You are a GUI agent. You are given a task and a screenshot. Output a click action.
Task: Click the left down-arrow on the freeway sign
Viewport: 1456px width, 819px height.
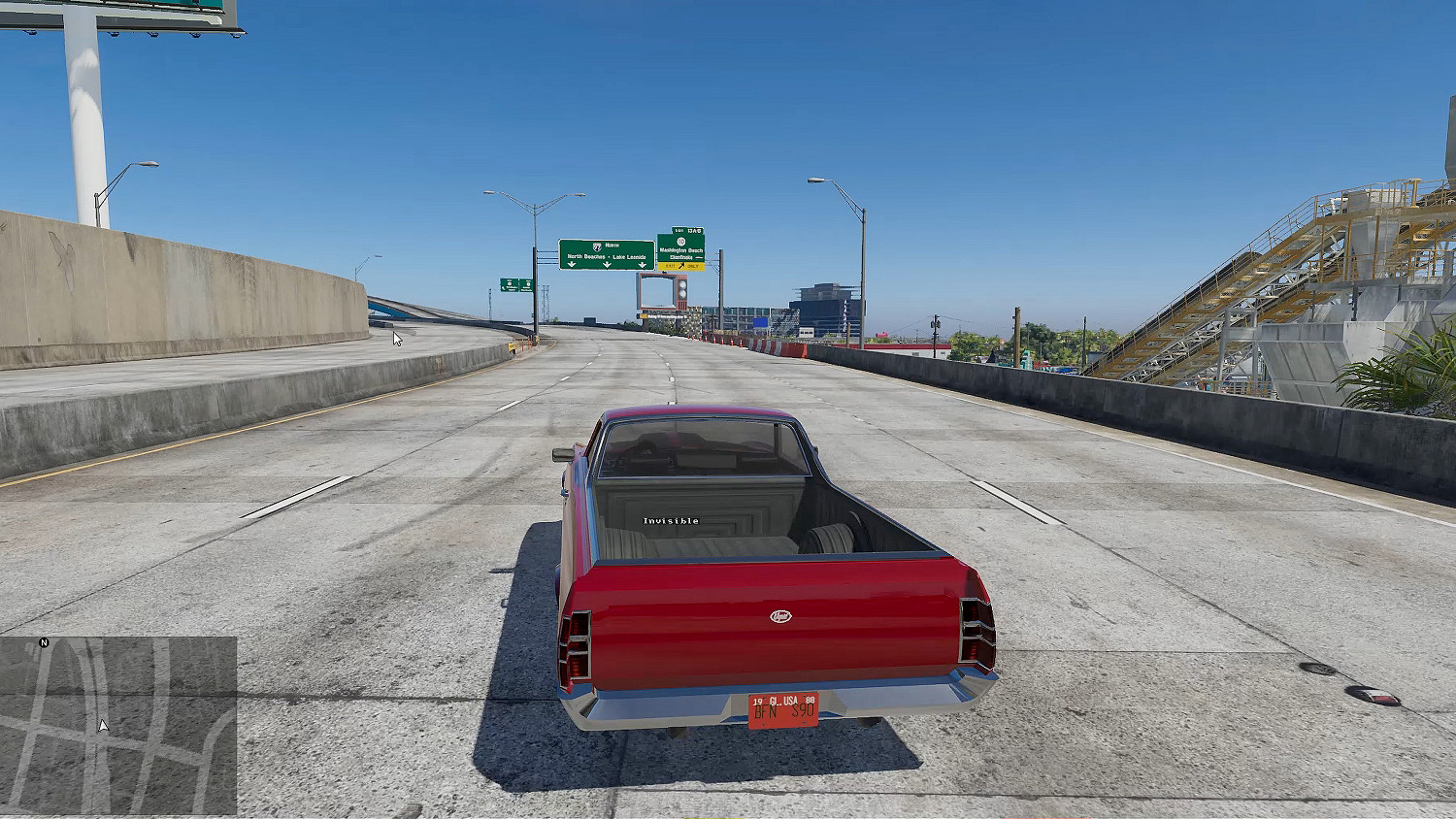tap(572, 265)
